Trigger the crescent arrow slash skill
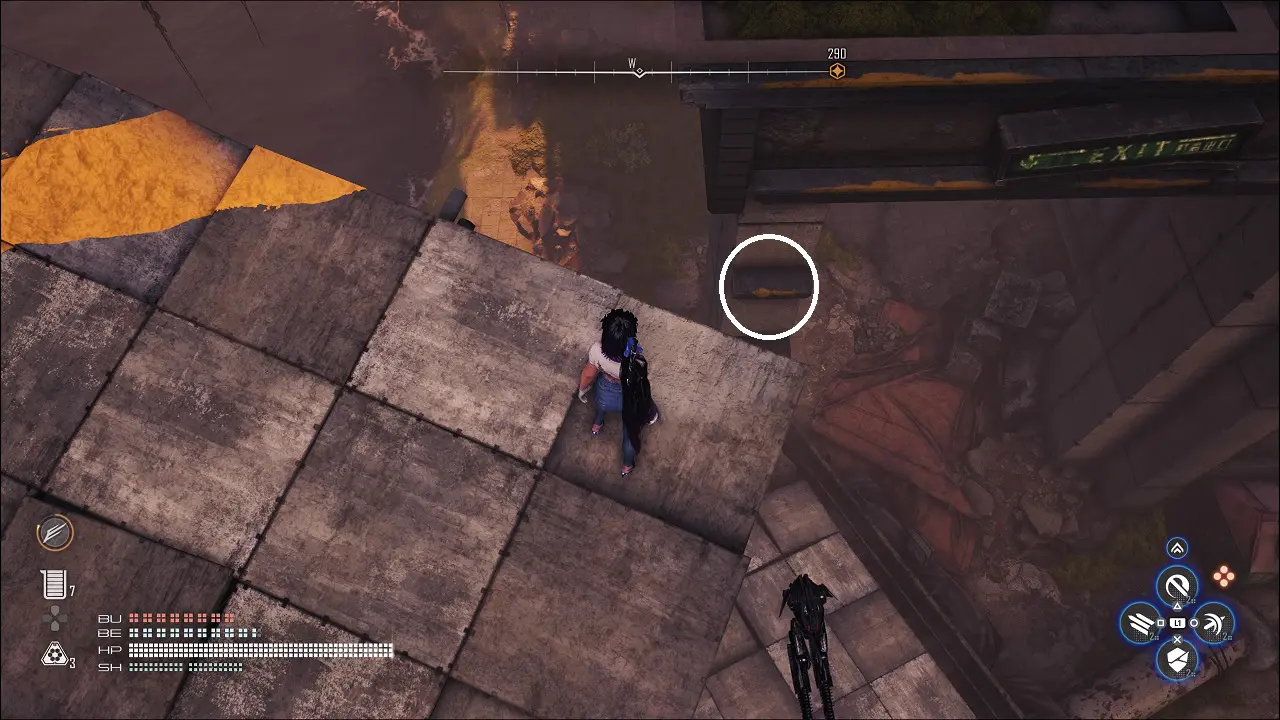This screenshot has width=1280, height=720. (1213, 623)
